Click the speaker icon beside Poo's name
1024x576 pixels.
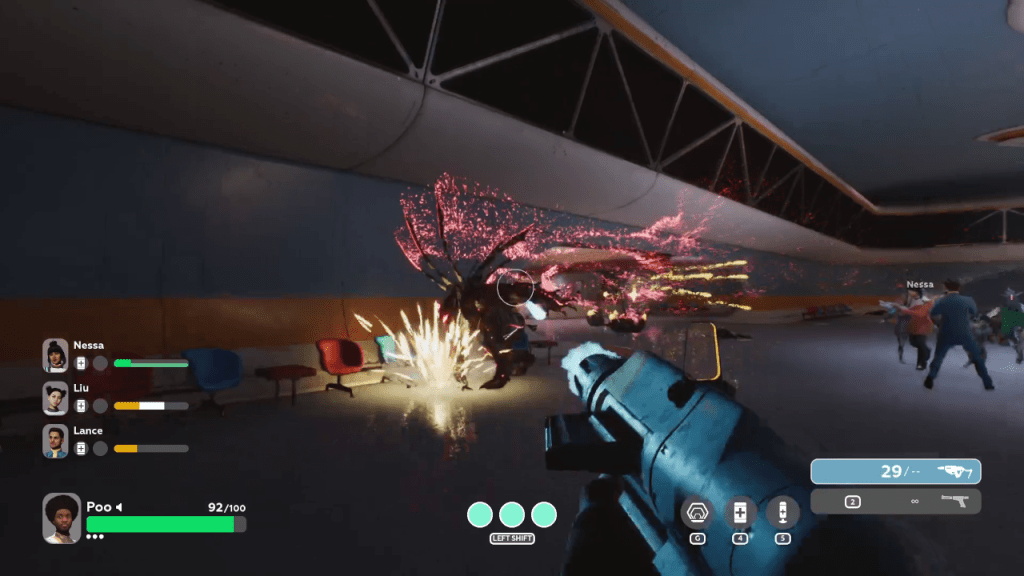tap(120, 507)
